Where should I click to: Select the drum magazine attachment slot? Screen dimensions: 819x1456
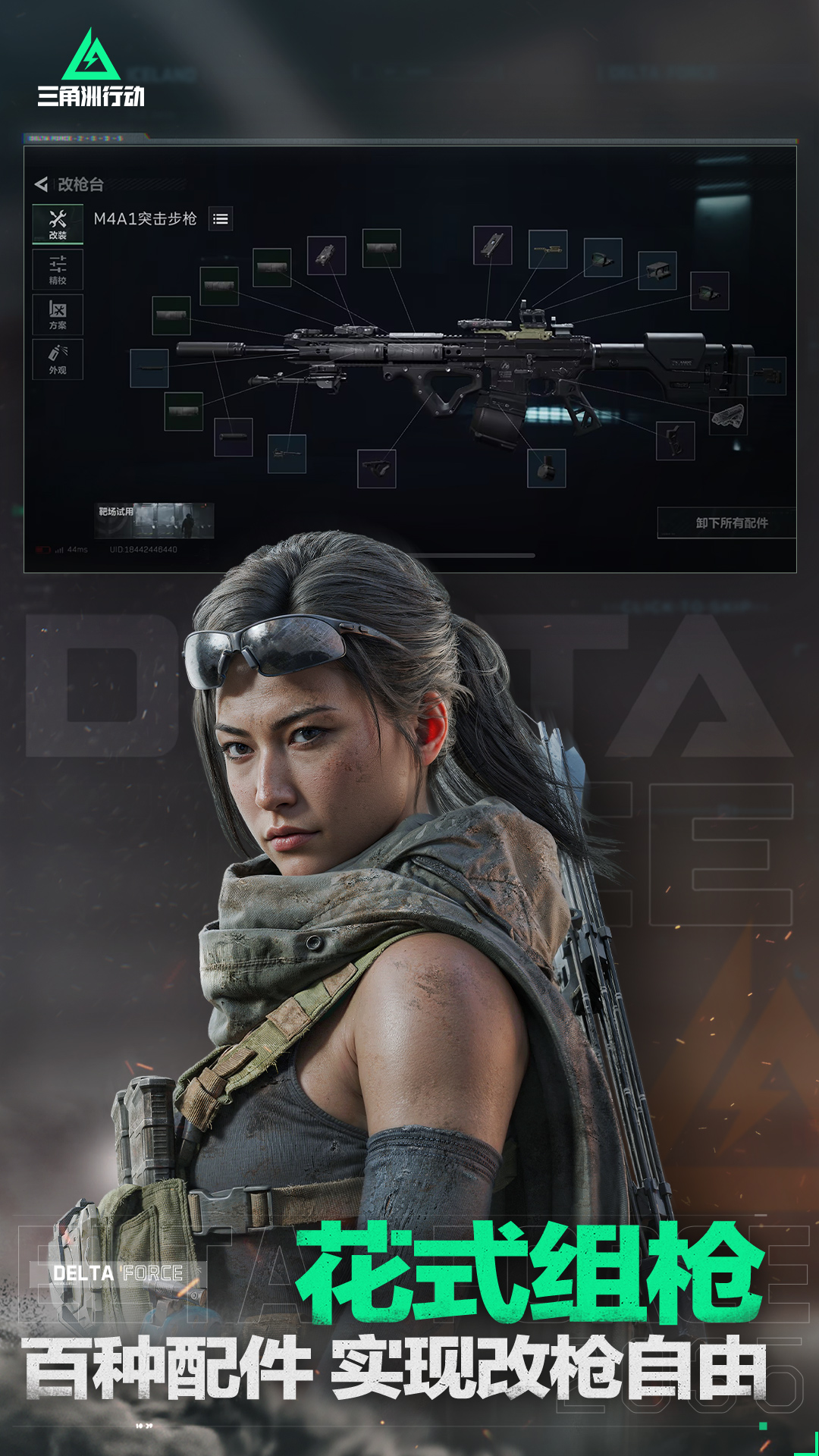(546, 468)
